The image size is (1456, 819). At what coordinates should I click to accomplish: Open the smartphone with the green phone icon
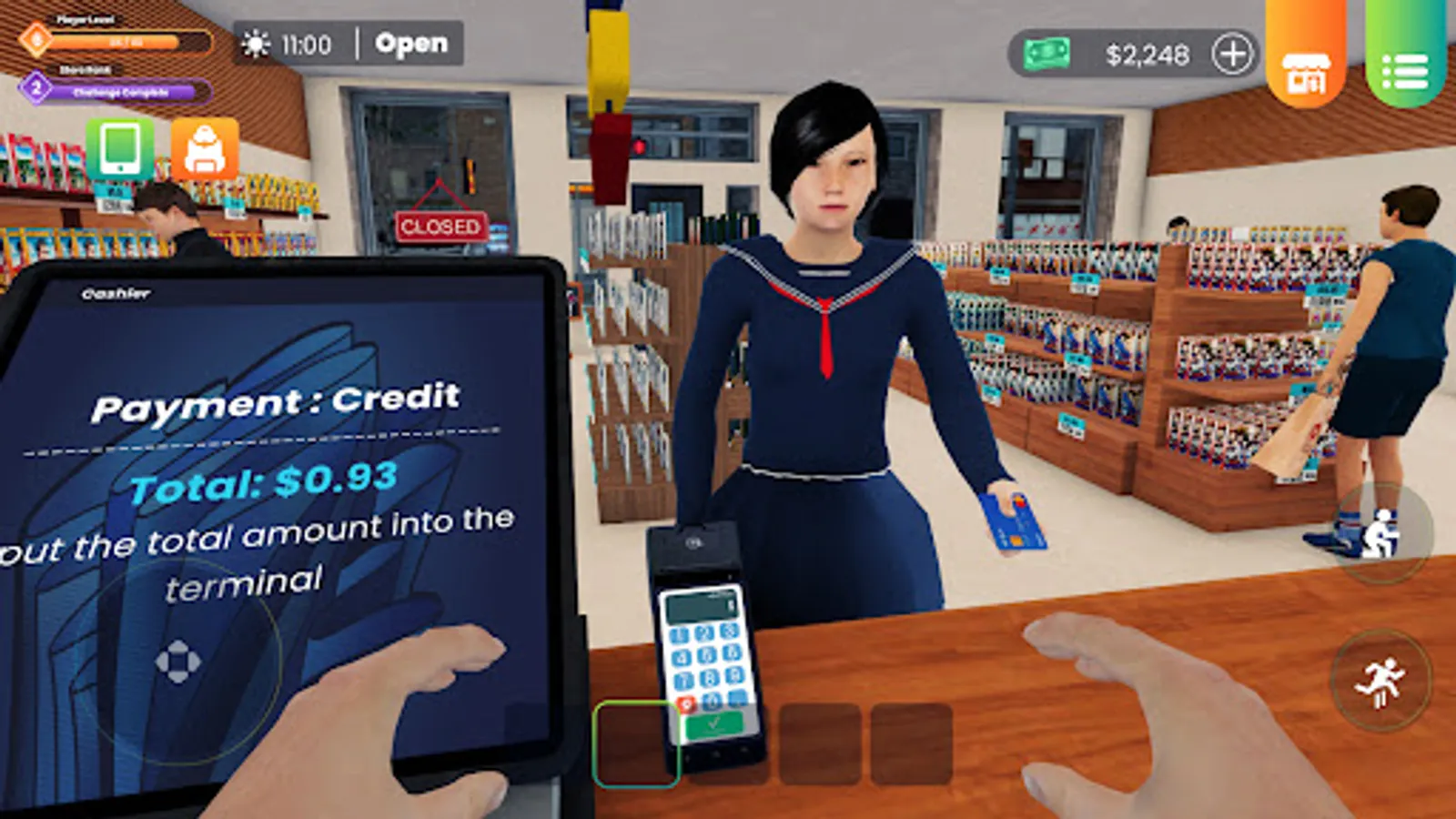point(122,150)
